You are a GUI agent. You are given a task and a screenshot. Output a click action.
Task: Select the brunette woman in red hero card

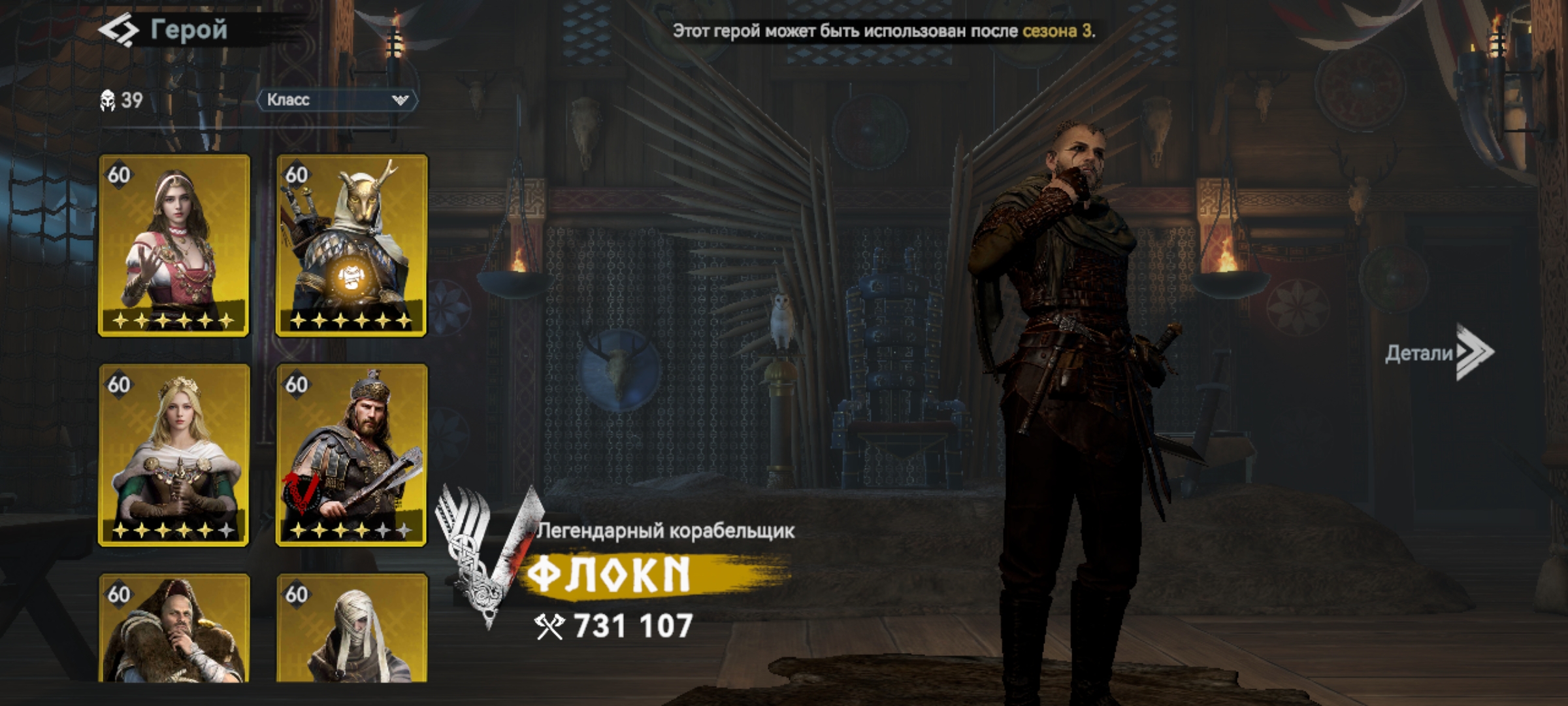(174, 245)
